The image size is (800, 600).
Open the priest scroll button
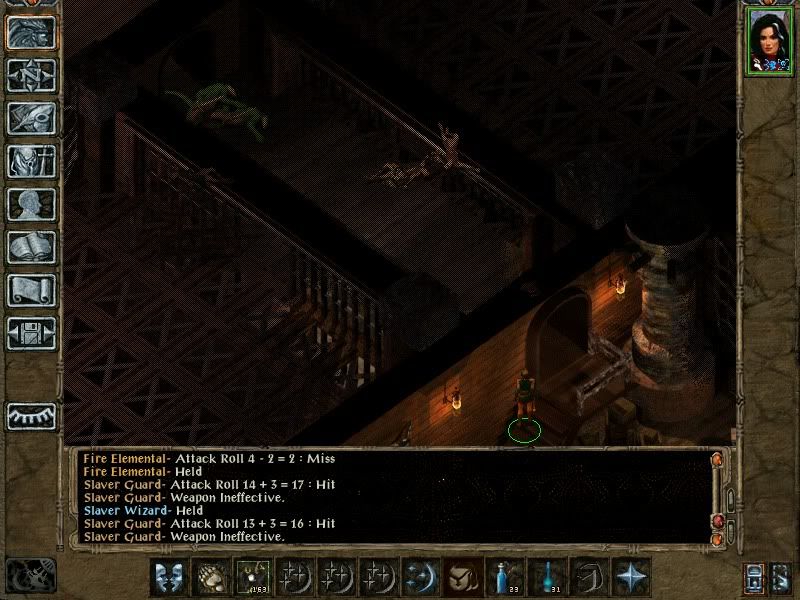tap(31, 290)
